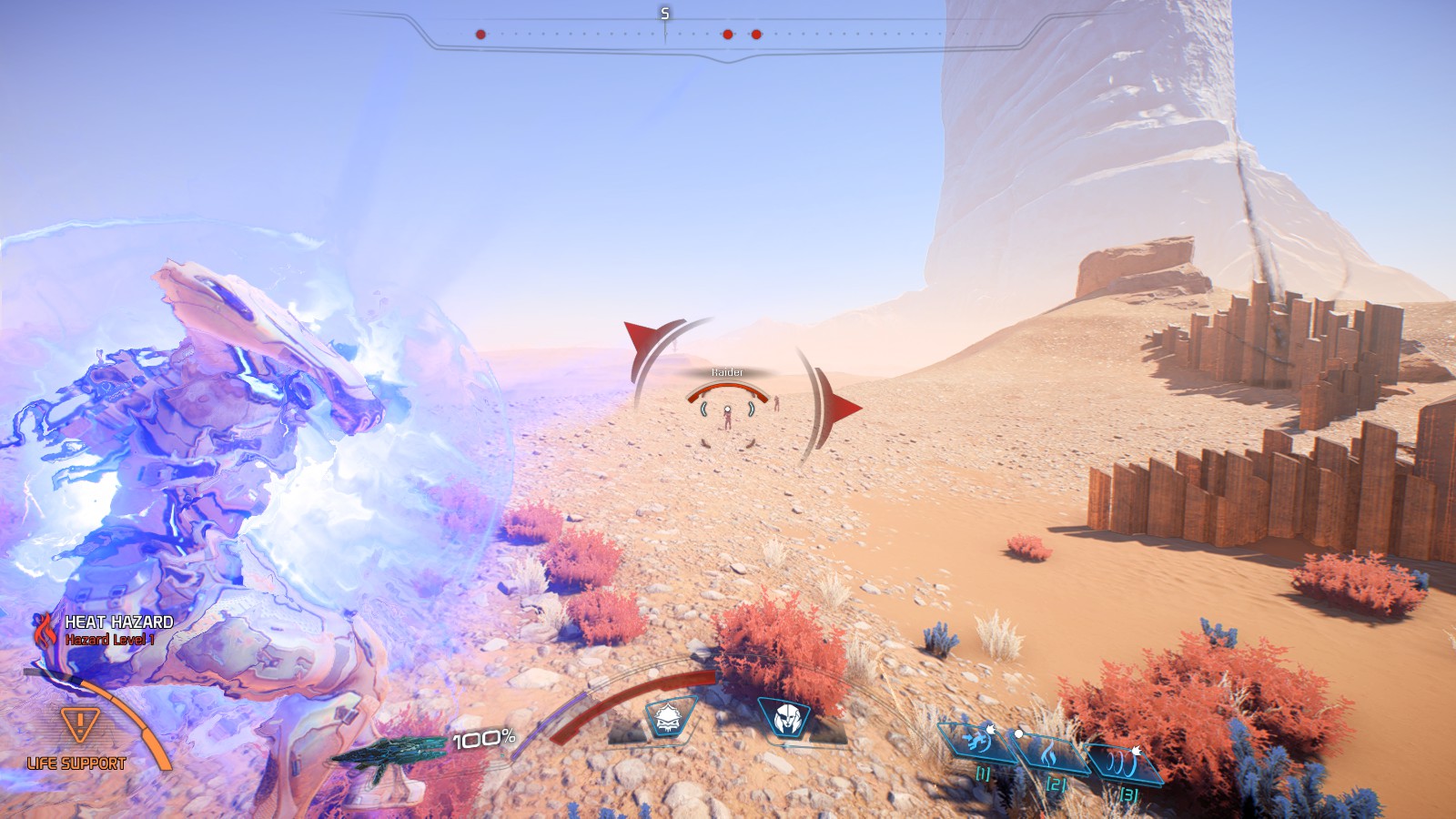The height and width of the screenshot is (819, 1456).
Task: Select the helmeted squadmate portrait
Action: 784,718
